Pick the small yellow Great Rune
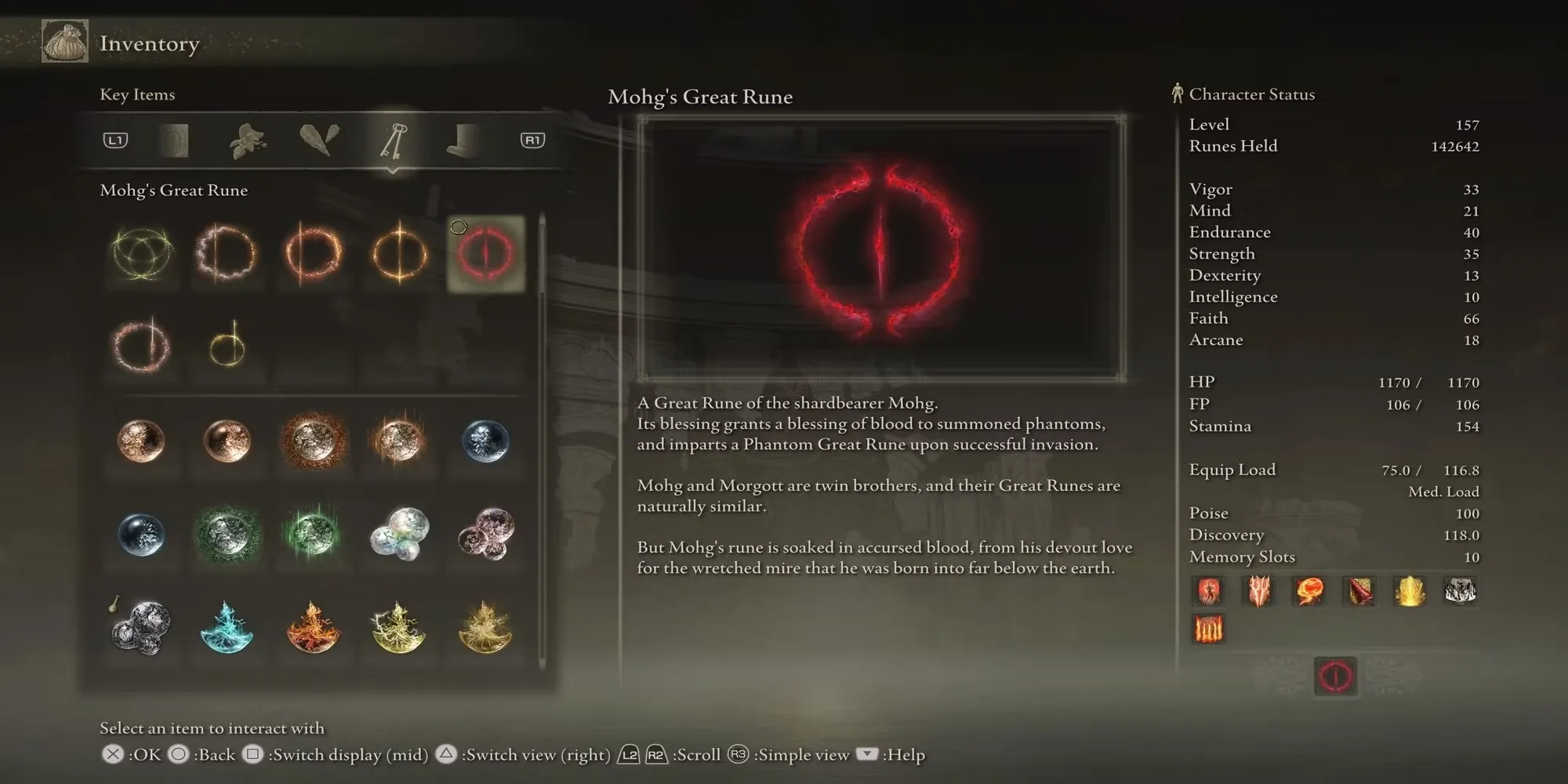Image resolution: width=1568 pixels, height=784 pixels. tap(227, 347)
